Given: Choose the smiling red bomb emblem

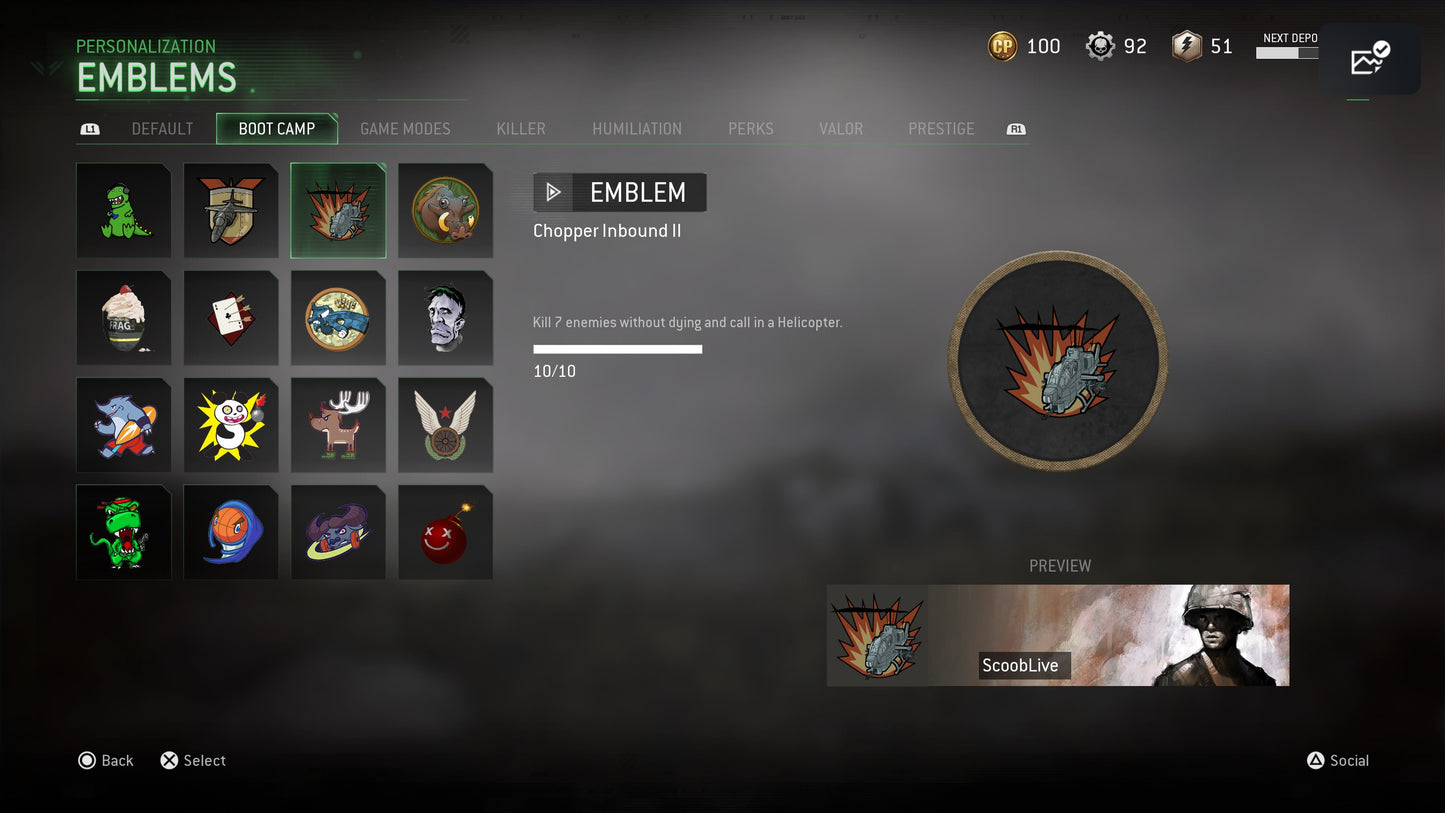Looking at the screenshot, I should (446, 532).
